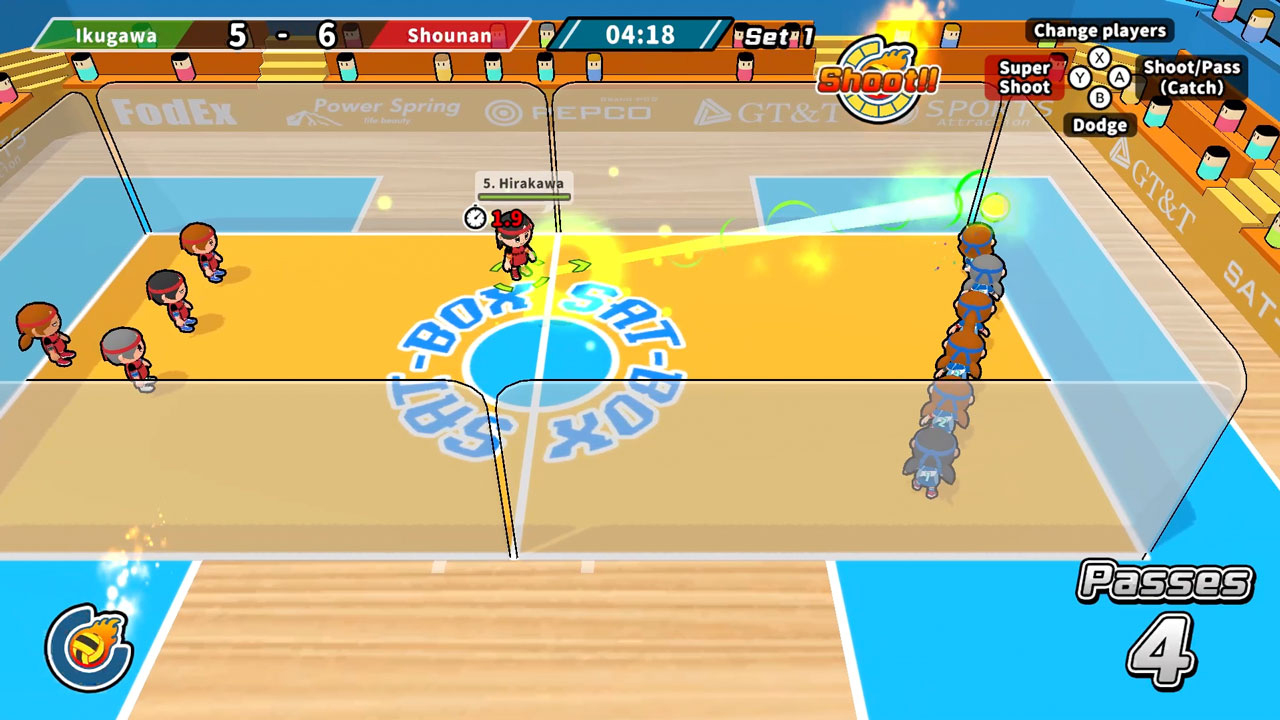Click the B button prompt for Dodge
This screenshot has height=720, width=1280.
(x=1100, y=96)
